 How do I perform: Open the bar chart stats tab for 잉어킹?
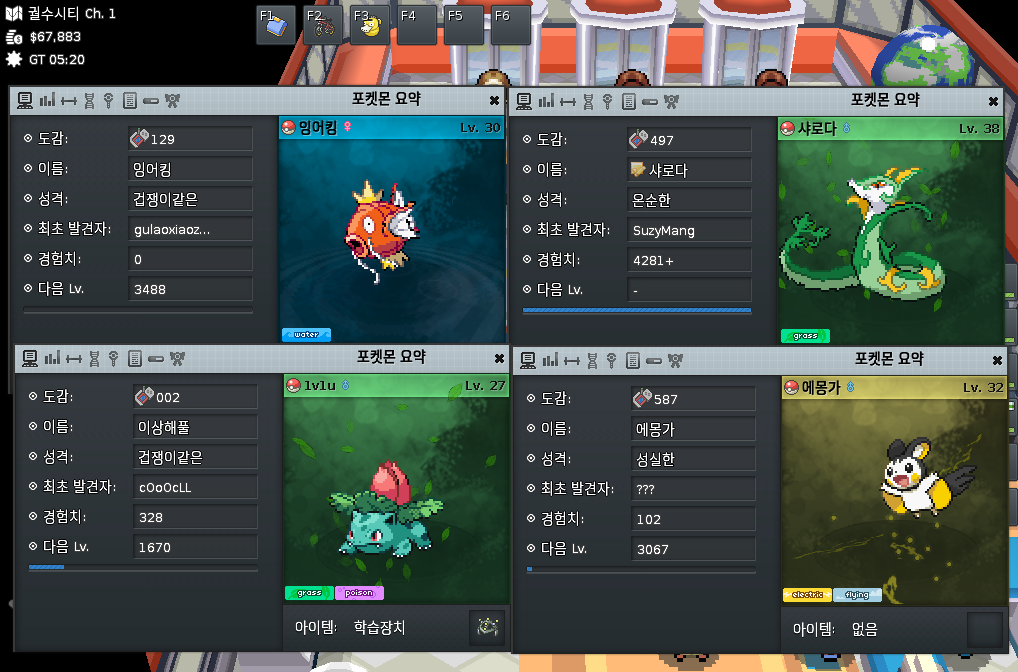click(x=48, y=101)
